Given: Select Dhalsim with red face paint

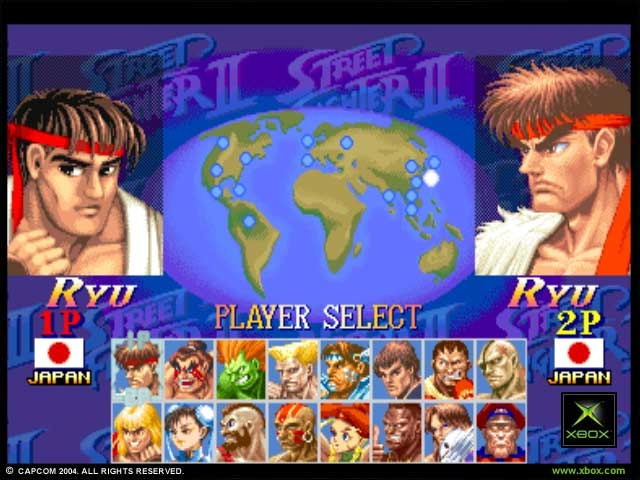Looking at the screenshot, I should pos(293,431).
